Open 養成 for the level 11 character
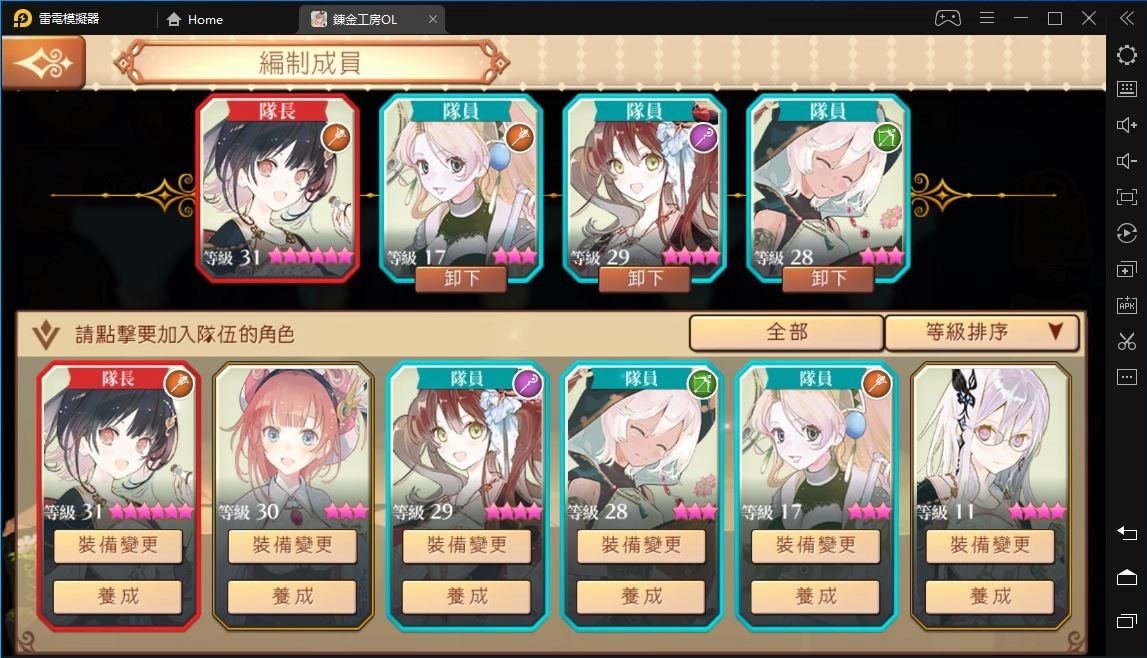The width and height of the screenshot is (1147, 658). [990, 596]
